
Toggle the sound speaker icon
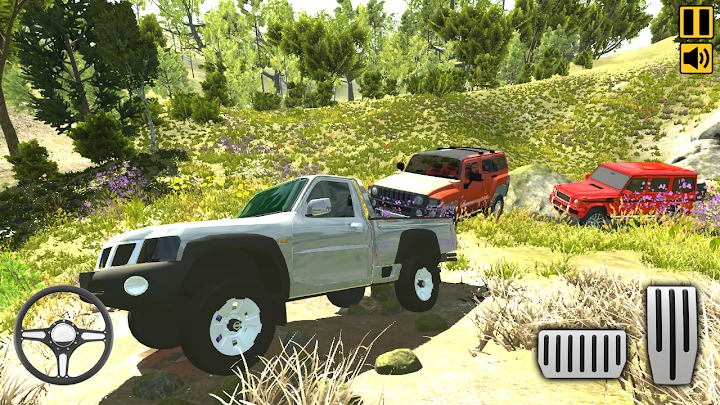696,58
